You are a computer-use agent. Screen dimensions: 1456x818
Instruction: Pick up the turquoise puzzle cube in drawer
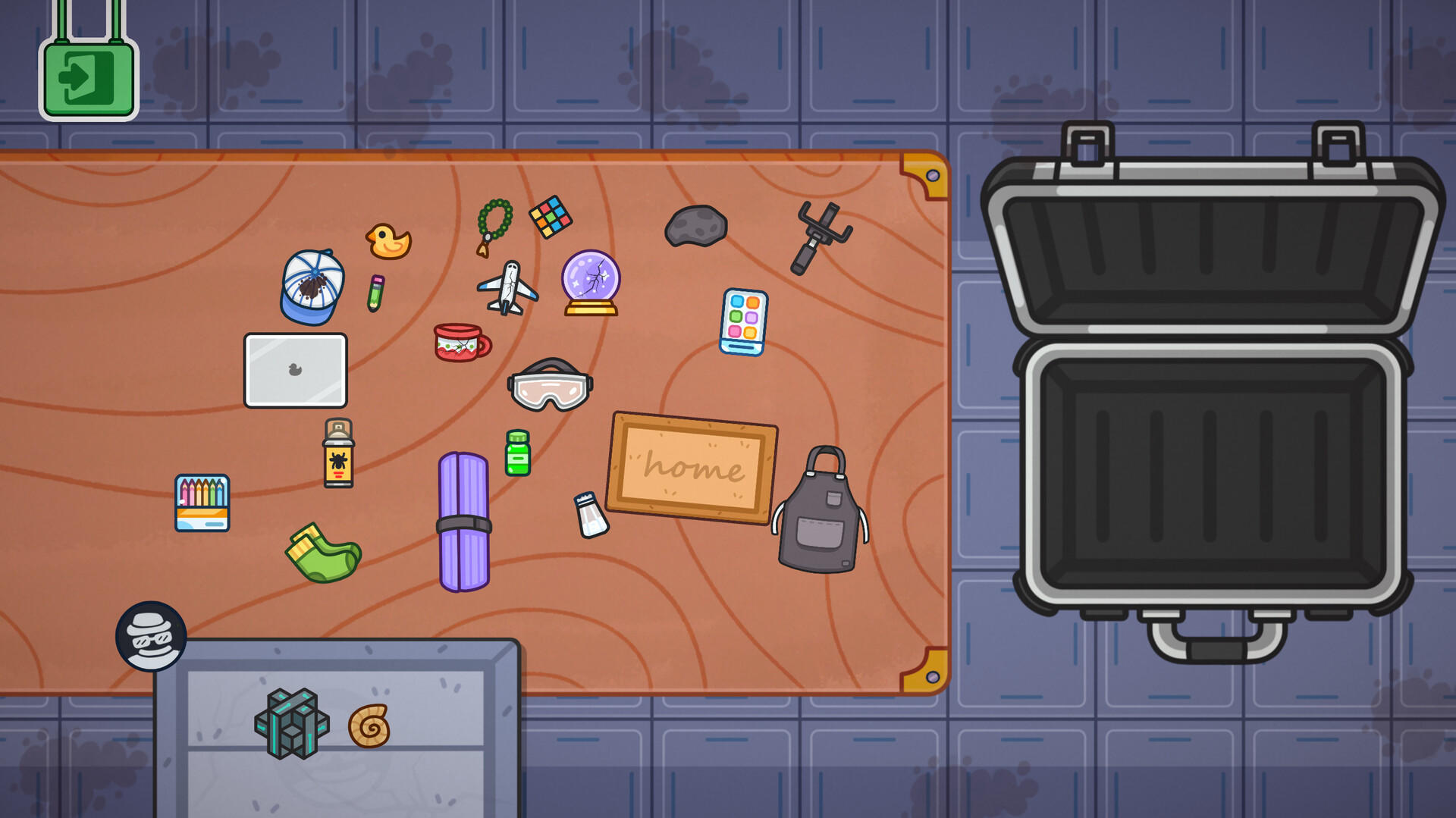pyautogui.click(x=293, y=722)
